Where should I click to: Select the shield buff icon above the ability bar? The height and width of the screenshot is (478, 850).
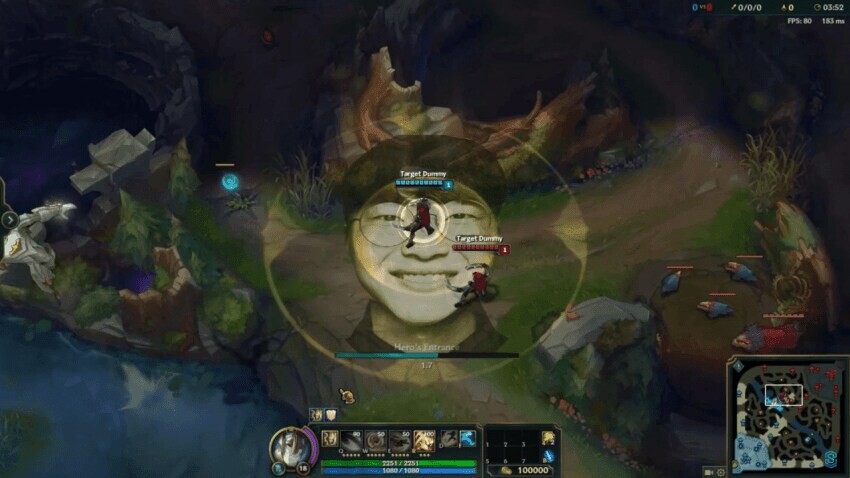[x=330, y=415]
